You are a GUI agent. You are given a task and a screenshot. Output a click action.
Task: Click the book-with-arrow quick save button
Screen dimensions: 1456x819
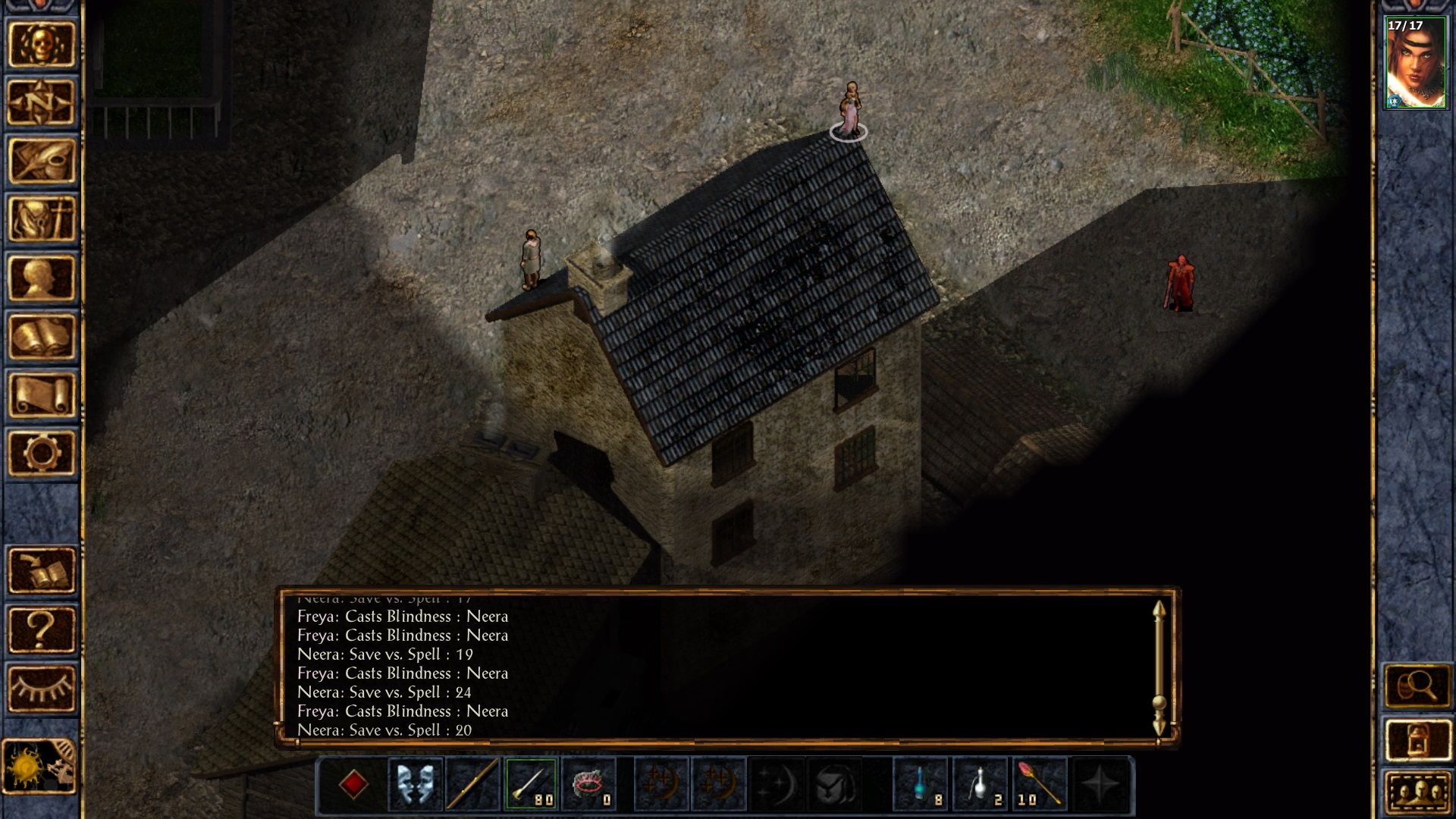click(42, 570)
